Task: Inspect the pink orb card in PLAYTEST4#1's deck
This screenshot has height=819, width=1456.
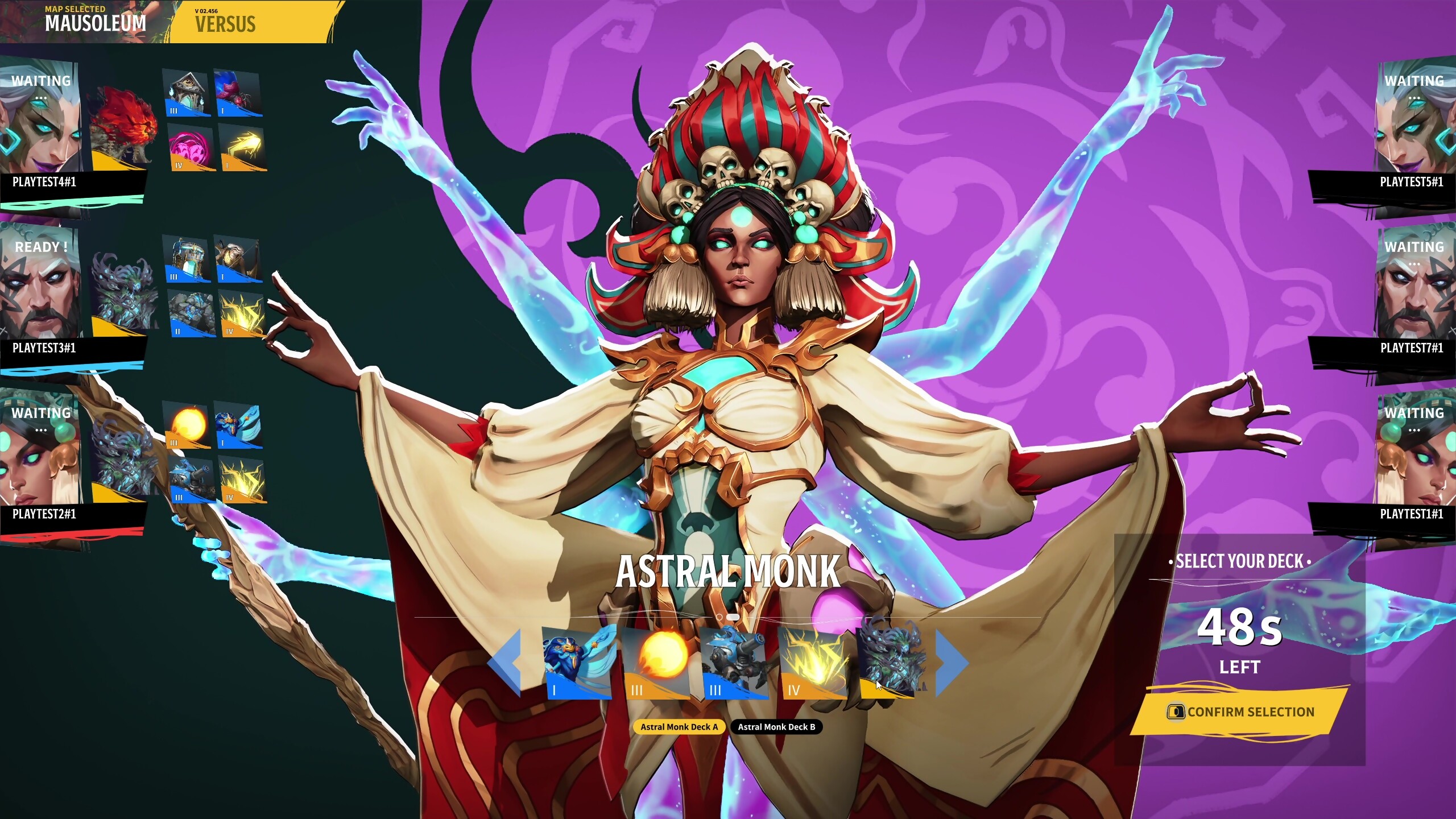Action: pyautogui.click(x=192, y=149)
